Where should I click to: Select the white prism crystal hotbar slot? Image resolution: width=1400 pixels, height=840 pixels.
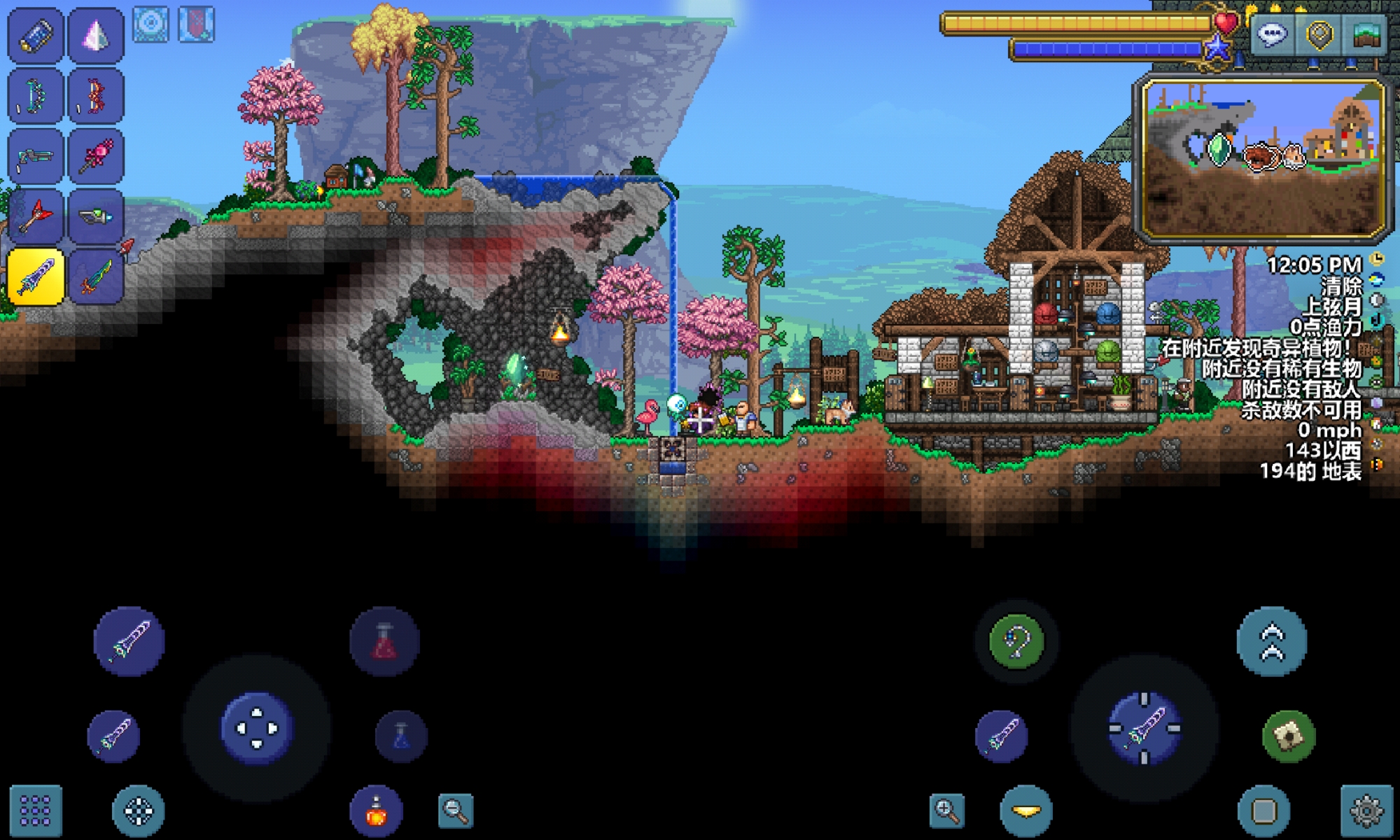(x=96, y=35)
